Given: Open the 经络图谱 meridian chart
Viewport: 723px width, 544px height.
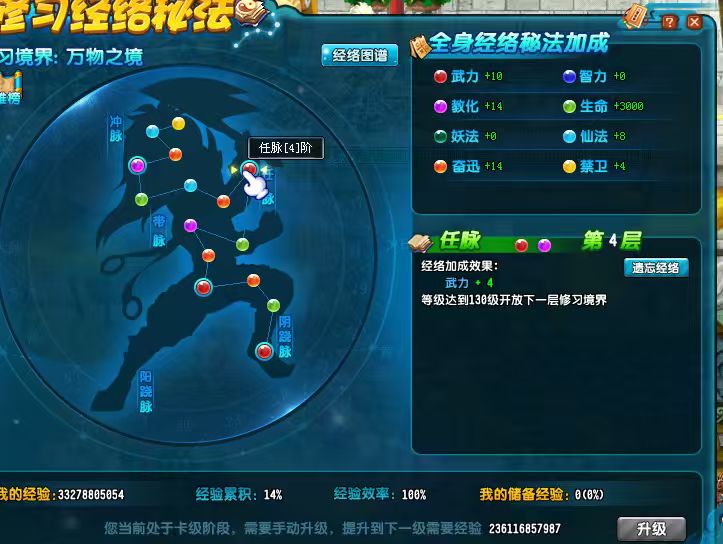Looking at the screenshot, I should coord(360,56).
